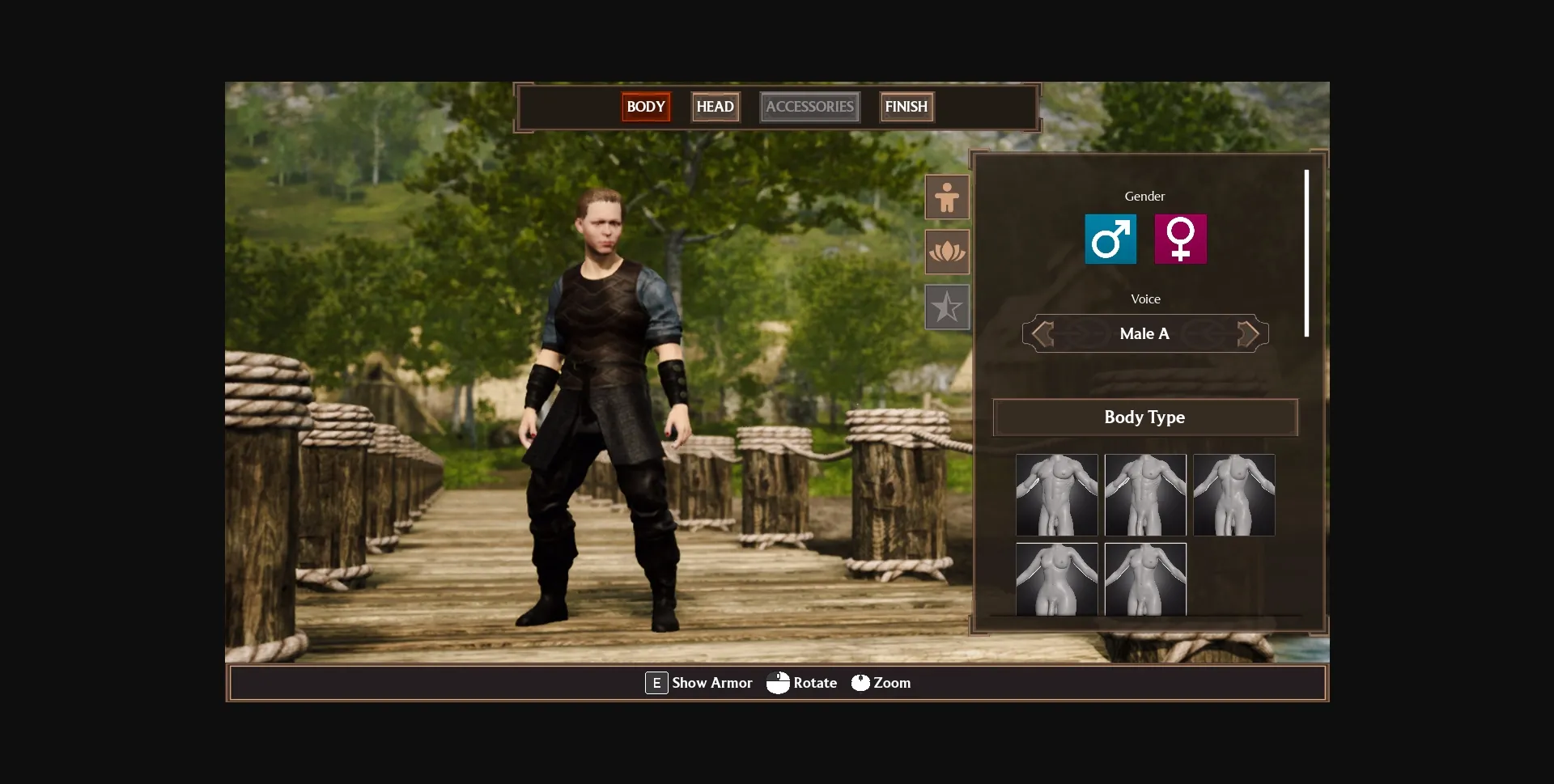Pick the bottom-row right body type
Screen dimensions: 1554x784
click(x=1145, y=579)
